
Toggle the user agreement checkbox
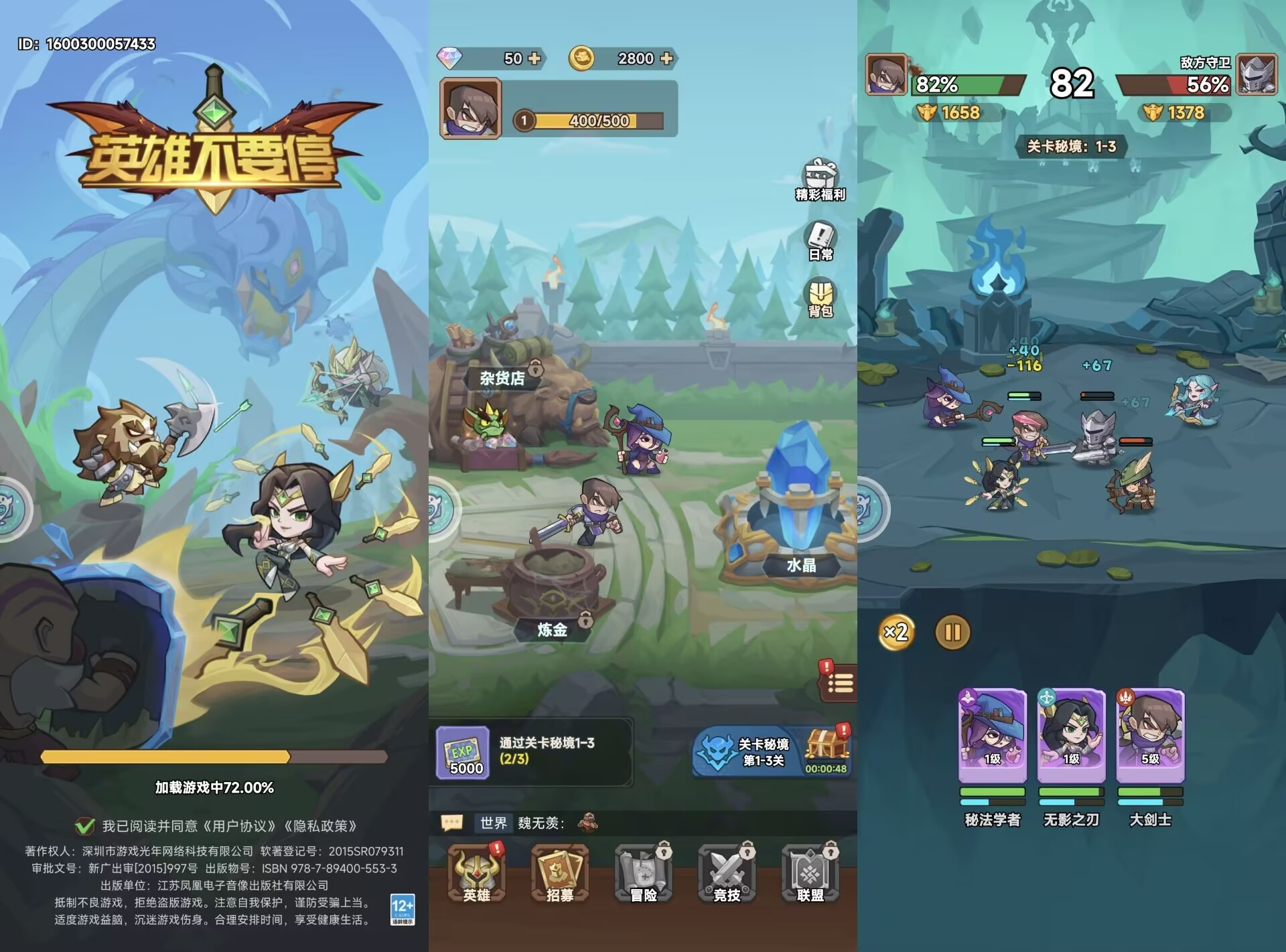point(85,826)
